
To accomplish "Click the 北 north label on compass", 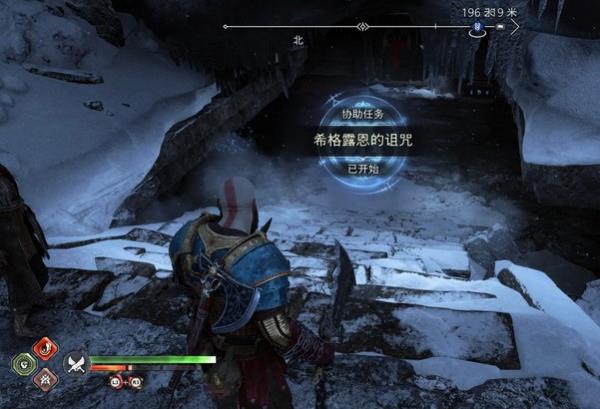I will [x=297, y=41].
